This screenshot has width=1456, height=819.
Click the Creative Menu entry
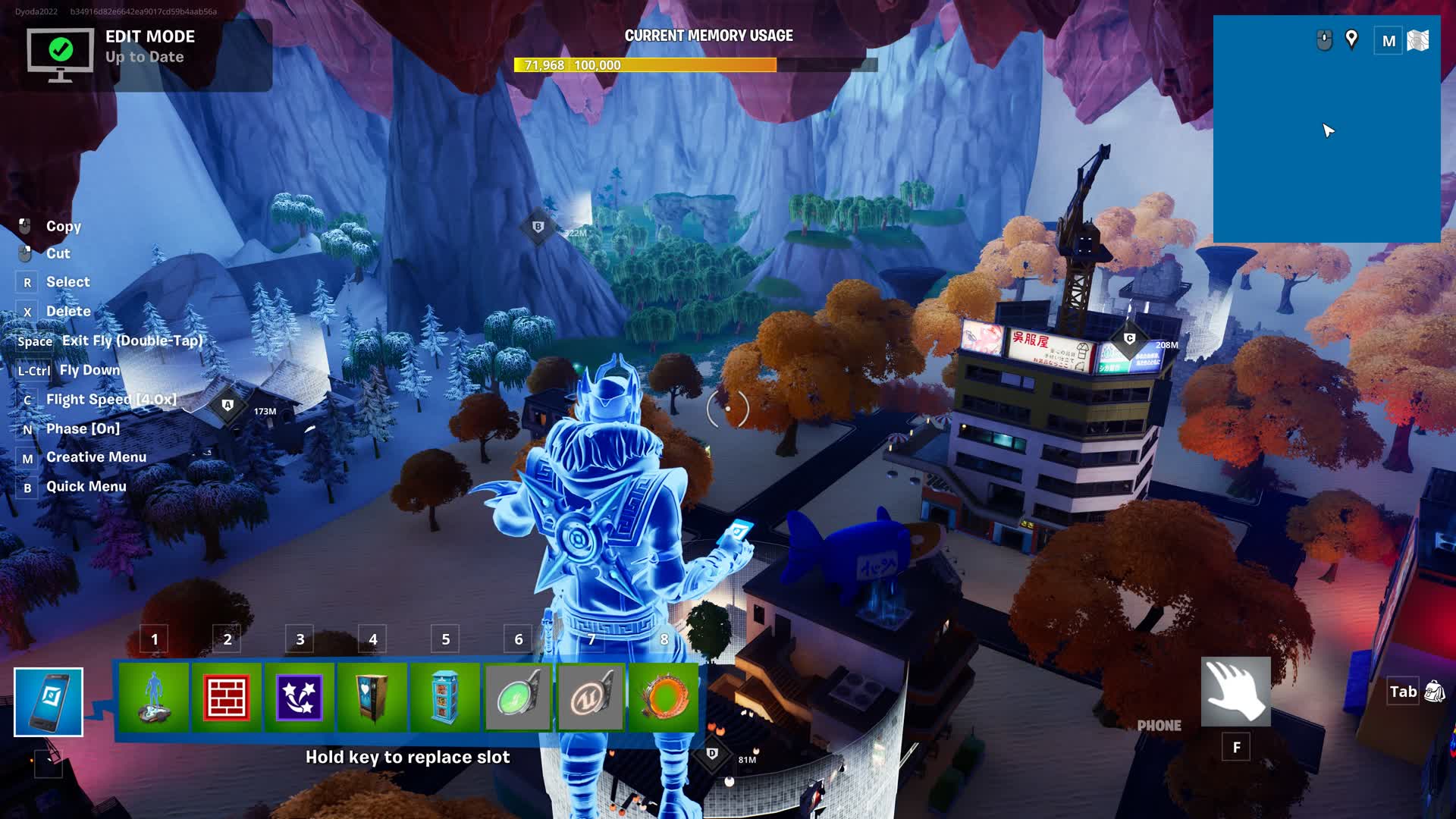tap(96, 457)
